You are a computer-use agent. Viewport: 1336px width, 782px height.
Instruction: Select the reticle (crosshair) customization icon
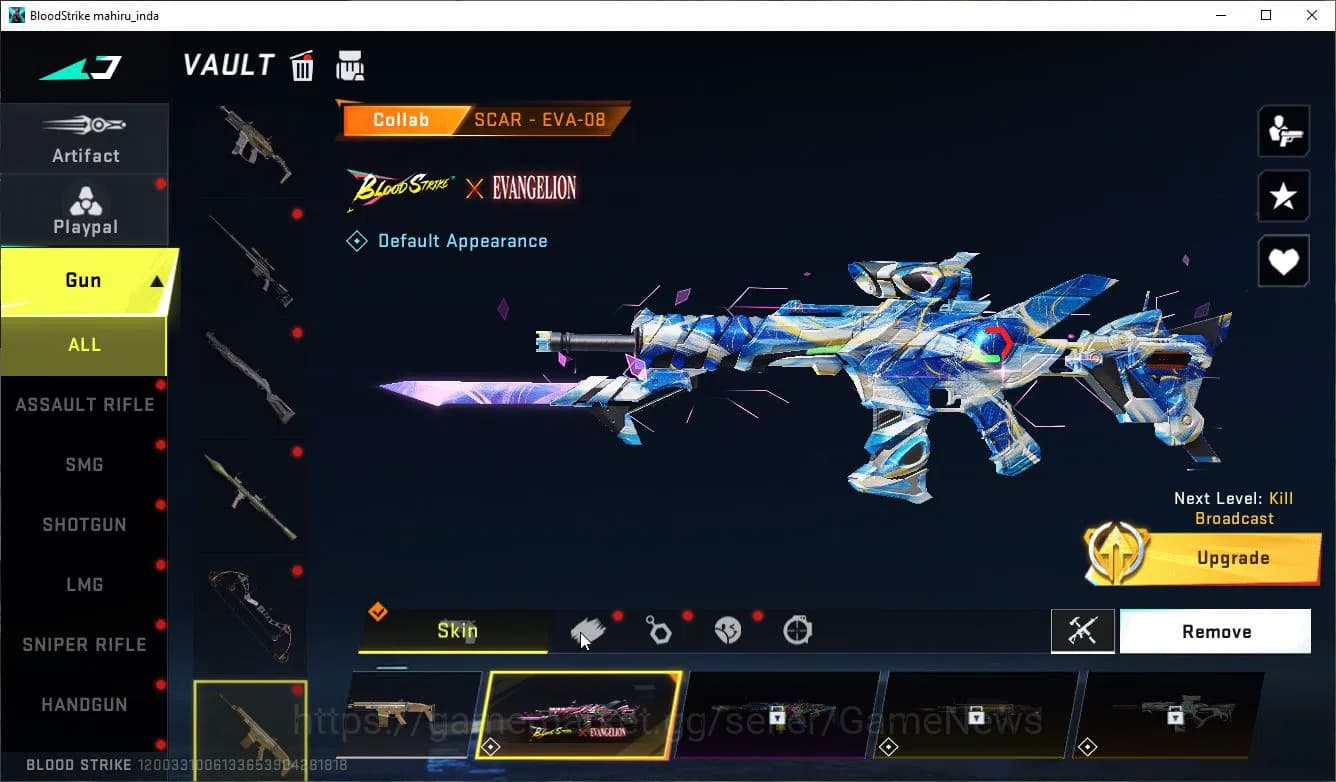click(797, 629)
